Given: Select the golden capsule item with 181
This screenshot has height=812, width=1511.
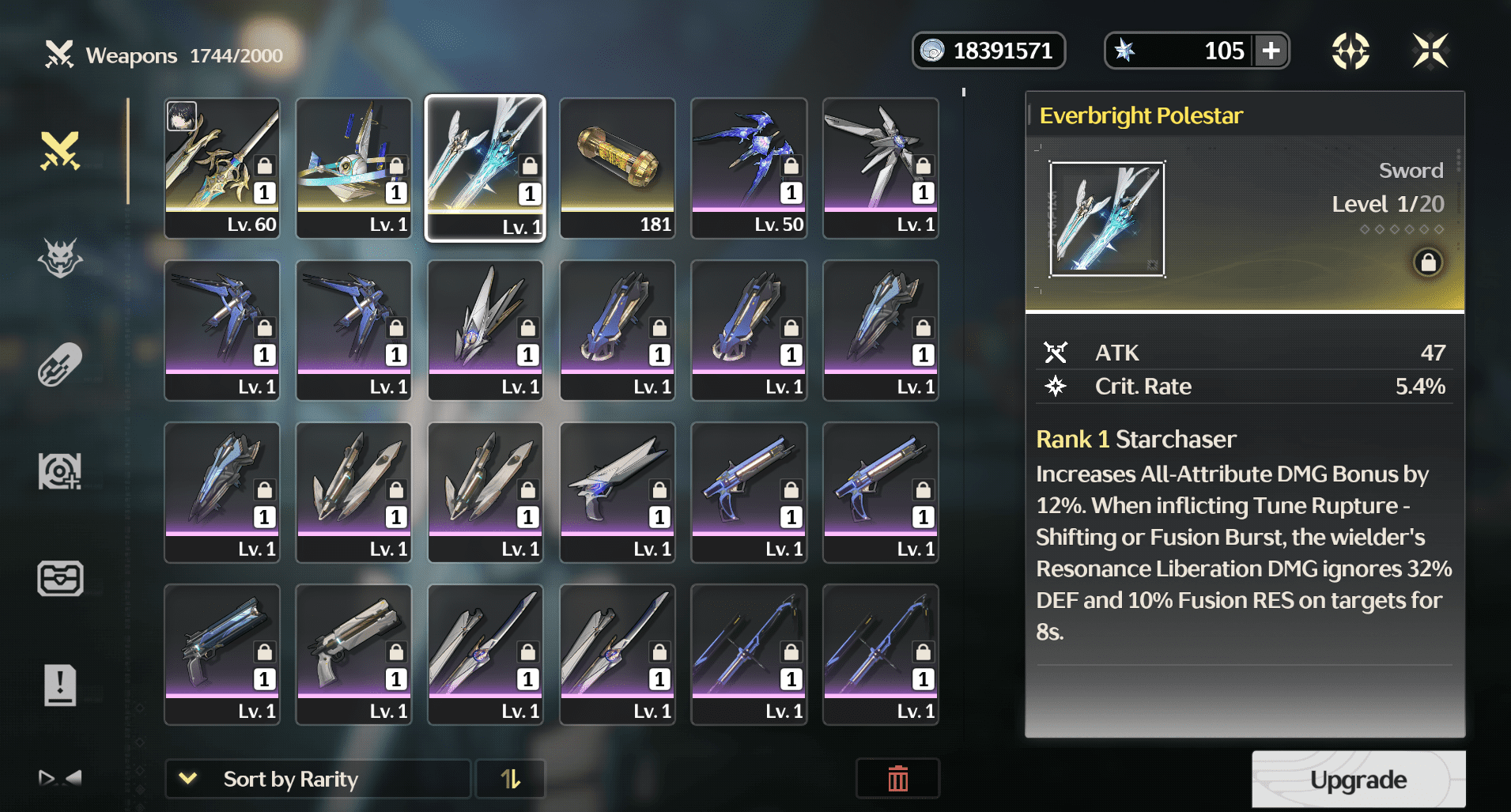Looking at the screenshot, I should [x=618, y=168].
